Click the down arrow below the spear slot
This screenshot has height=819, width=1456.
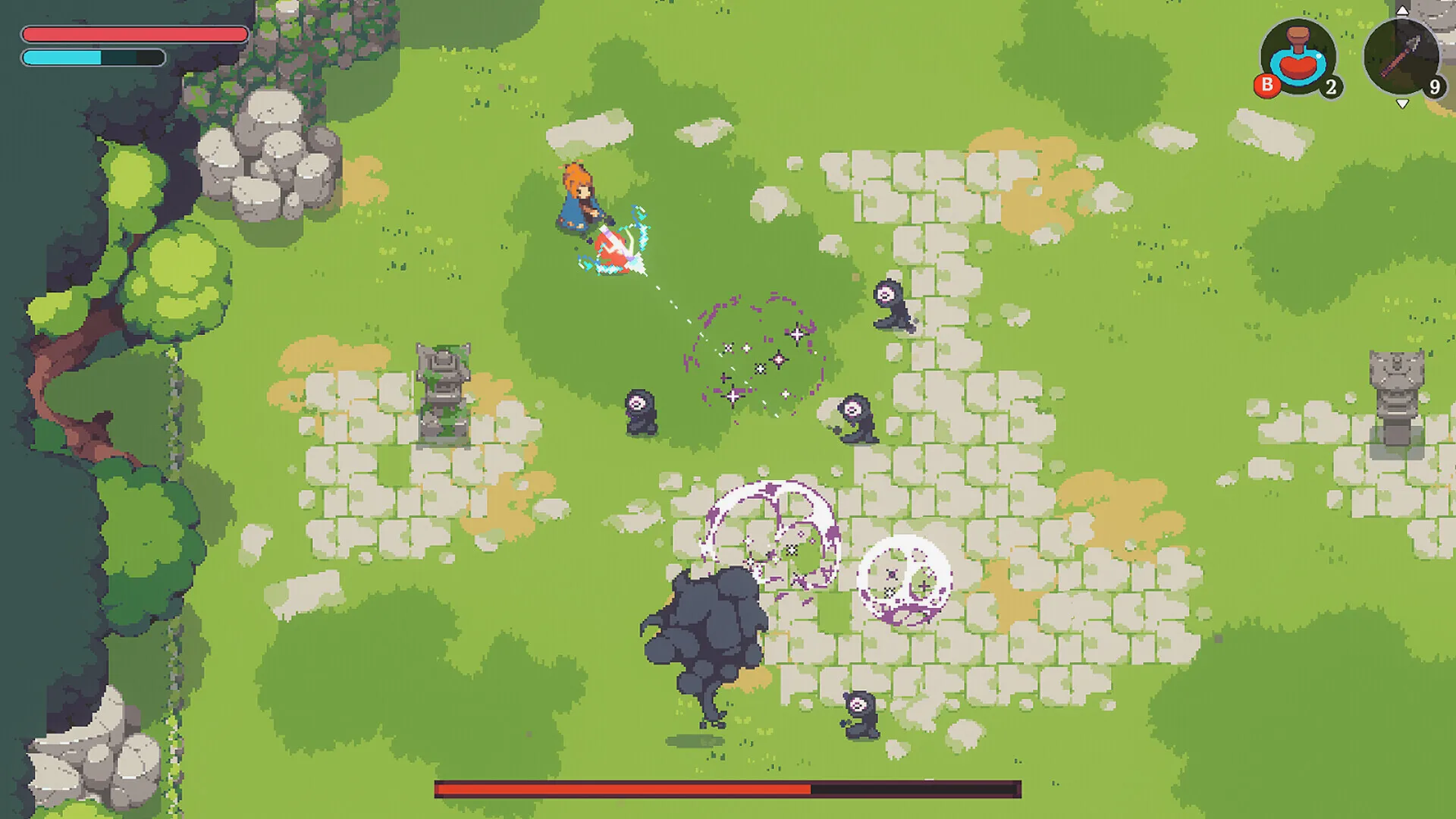pyautogui.click(x=1402, y=104)
